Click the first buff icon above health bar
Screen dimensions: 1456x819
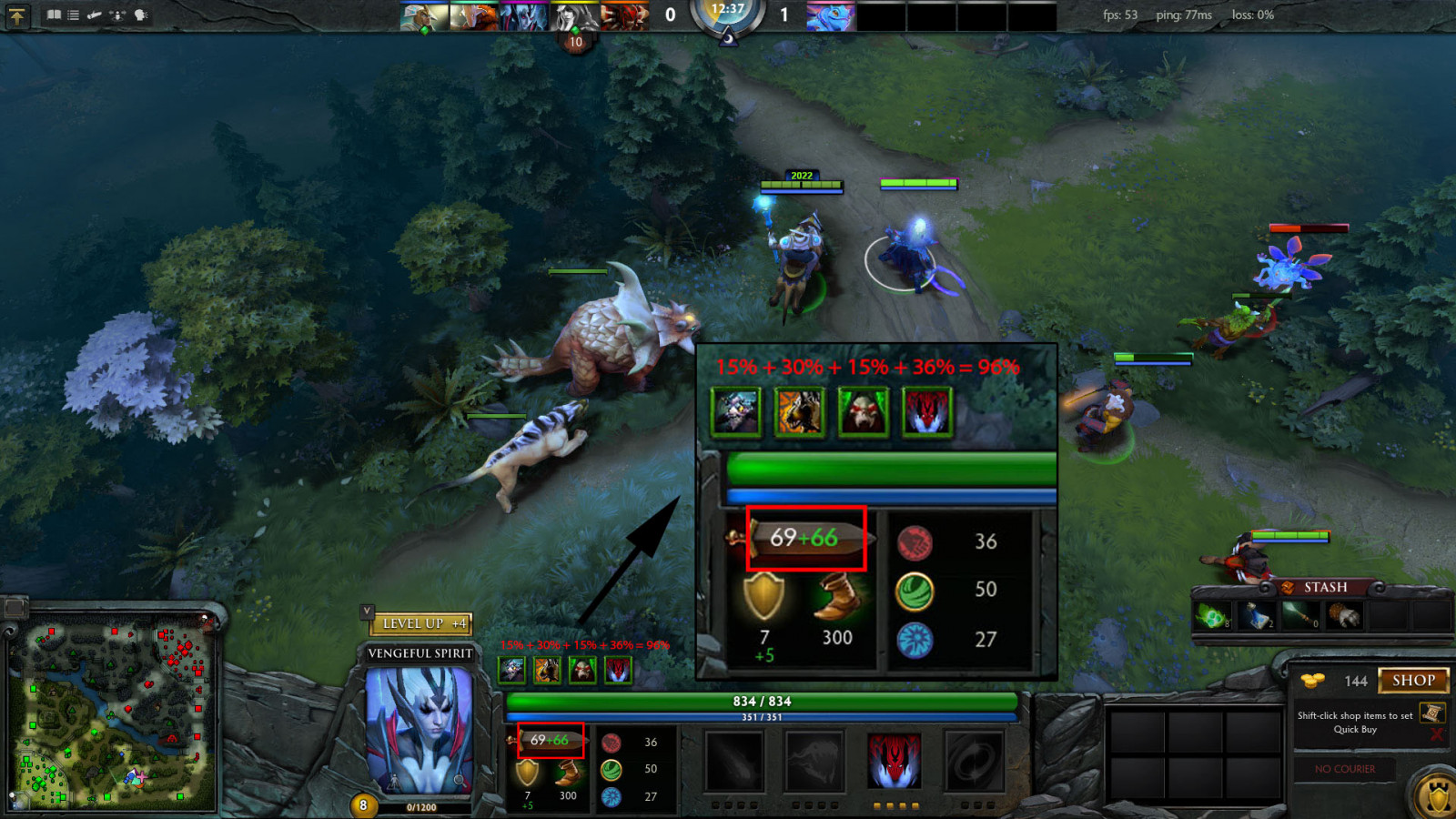[511, 671]
